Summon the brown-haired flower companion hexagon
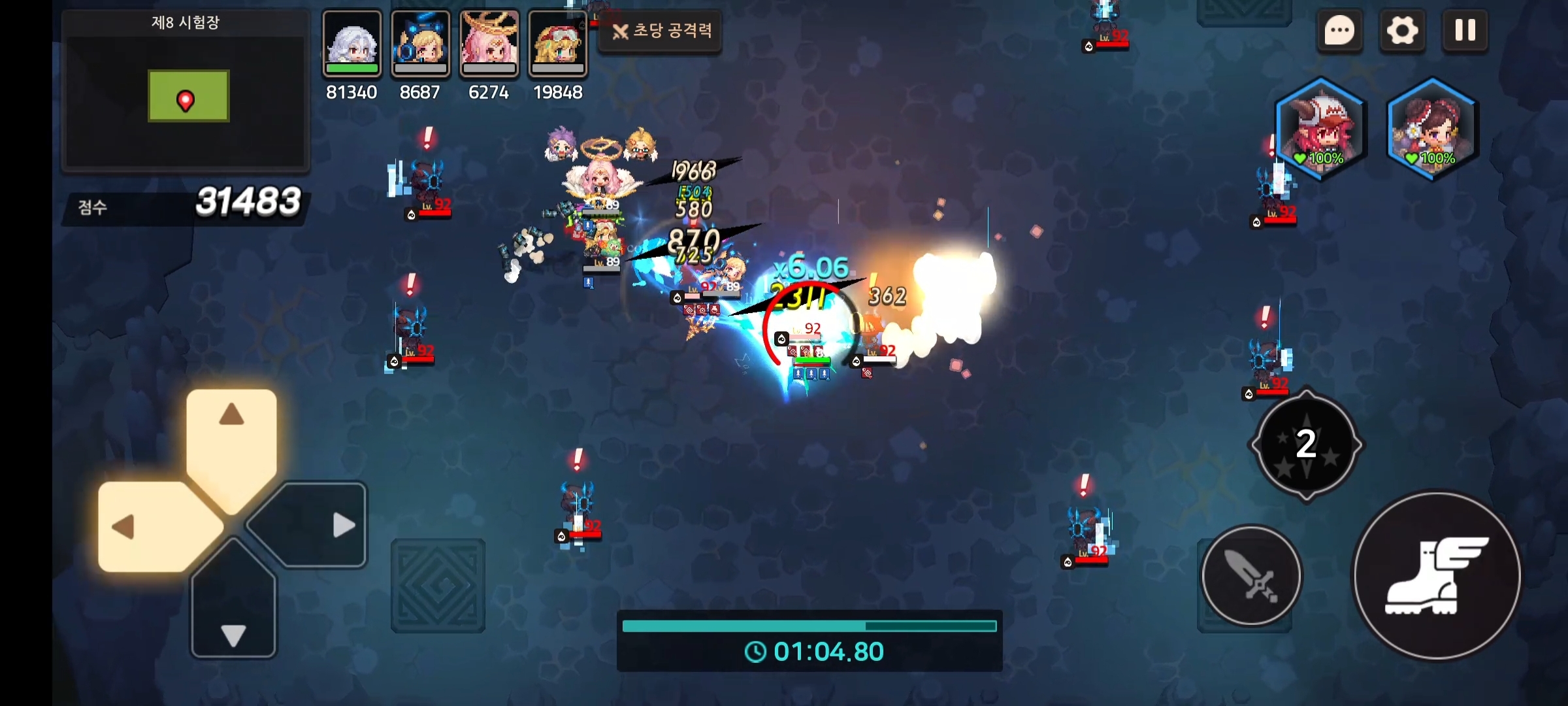 [x=1431, y=129]
